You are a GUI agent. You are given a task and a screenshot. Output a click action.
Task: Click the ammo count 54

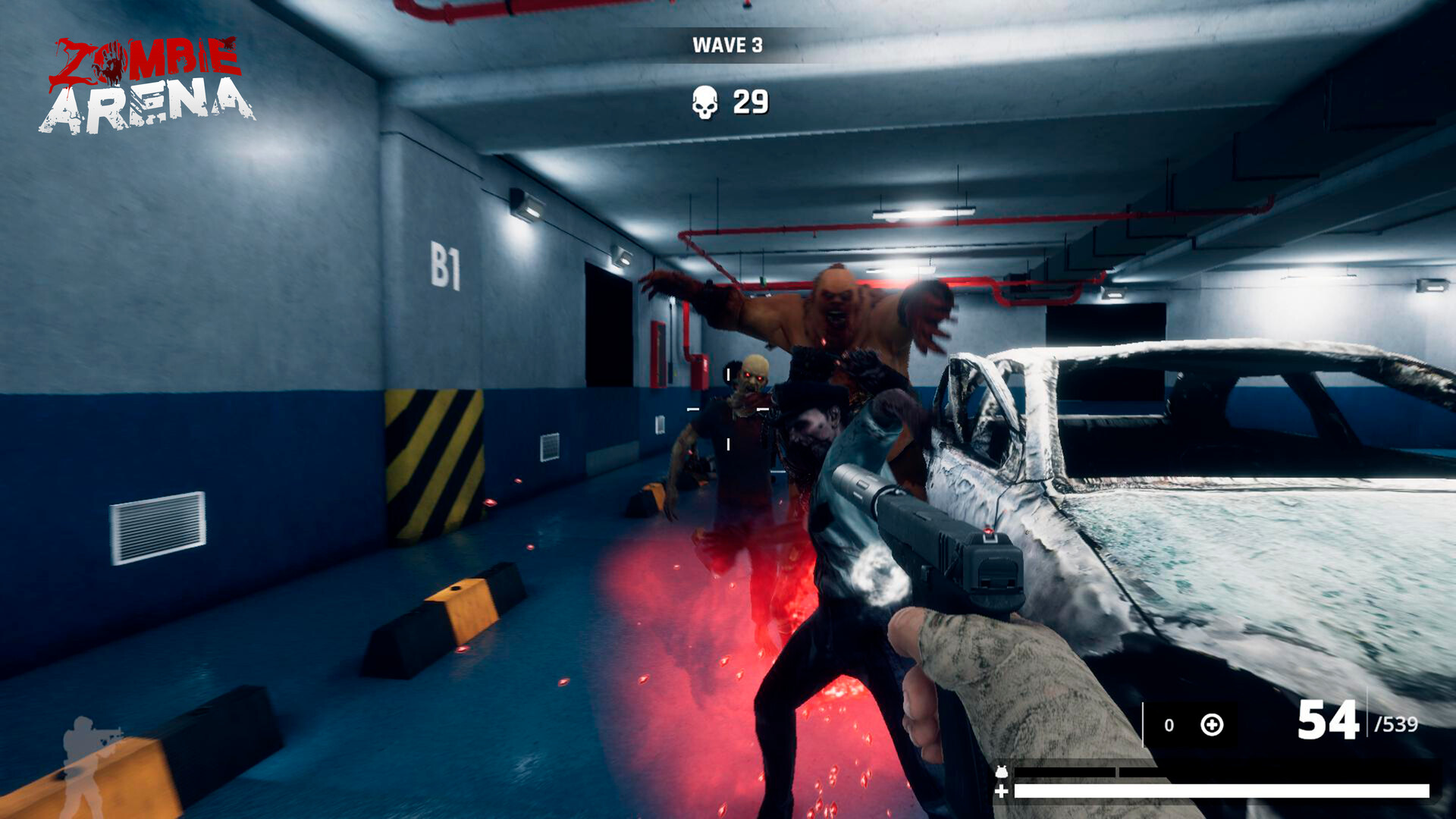click(x=1329, y=719)
